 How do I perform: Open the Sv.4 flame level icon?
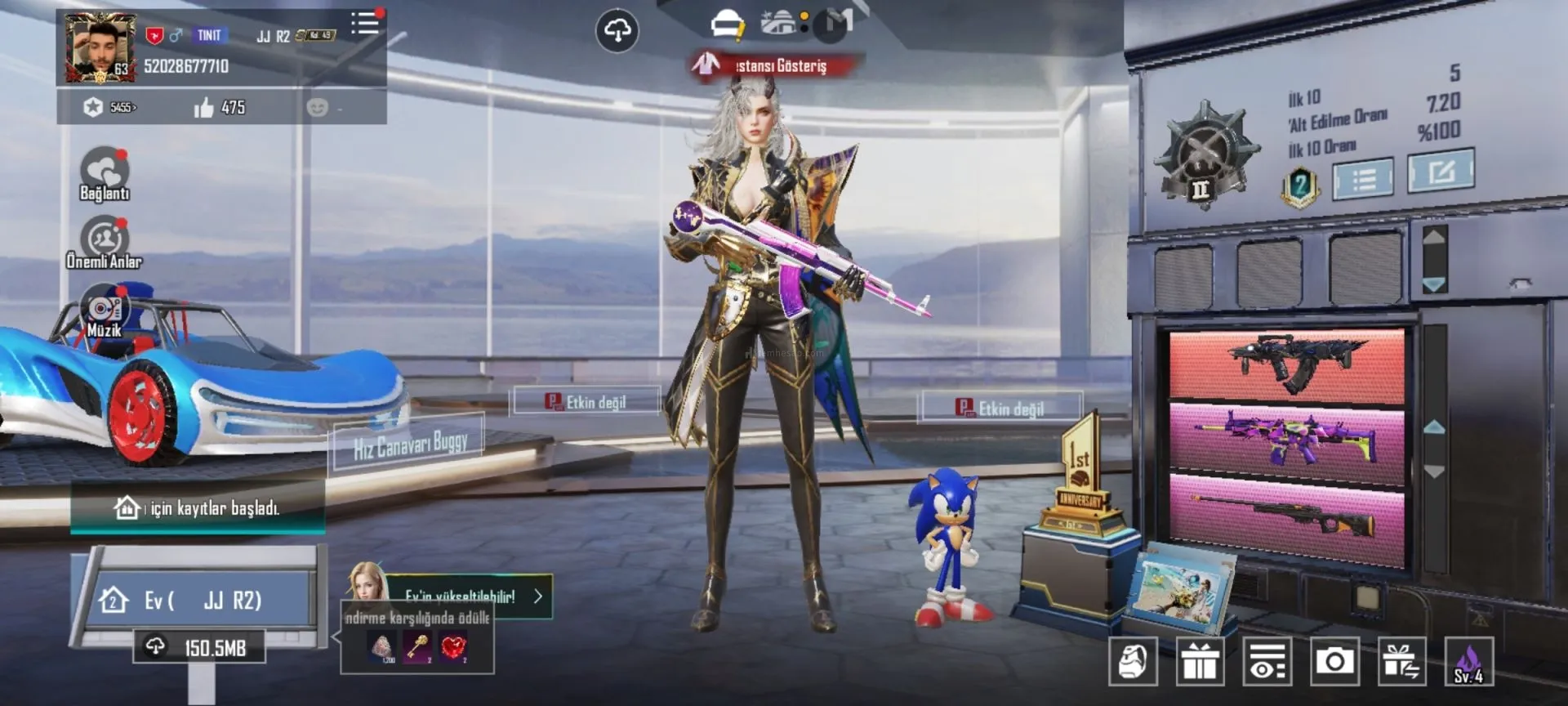pyautogui.click(x=1468, y=662)
